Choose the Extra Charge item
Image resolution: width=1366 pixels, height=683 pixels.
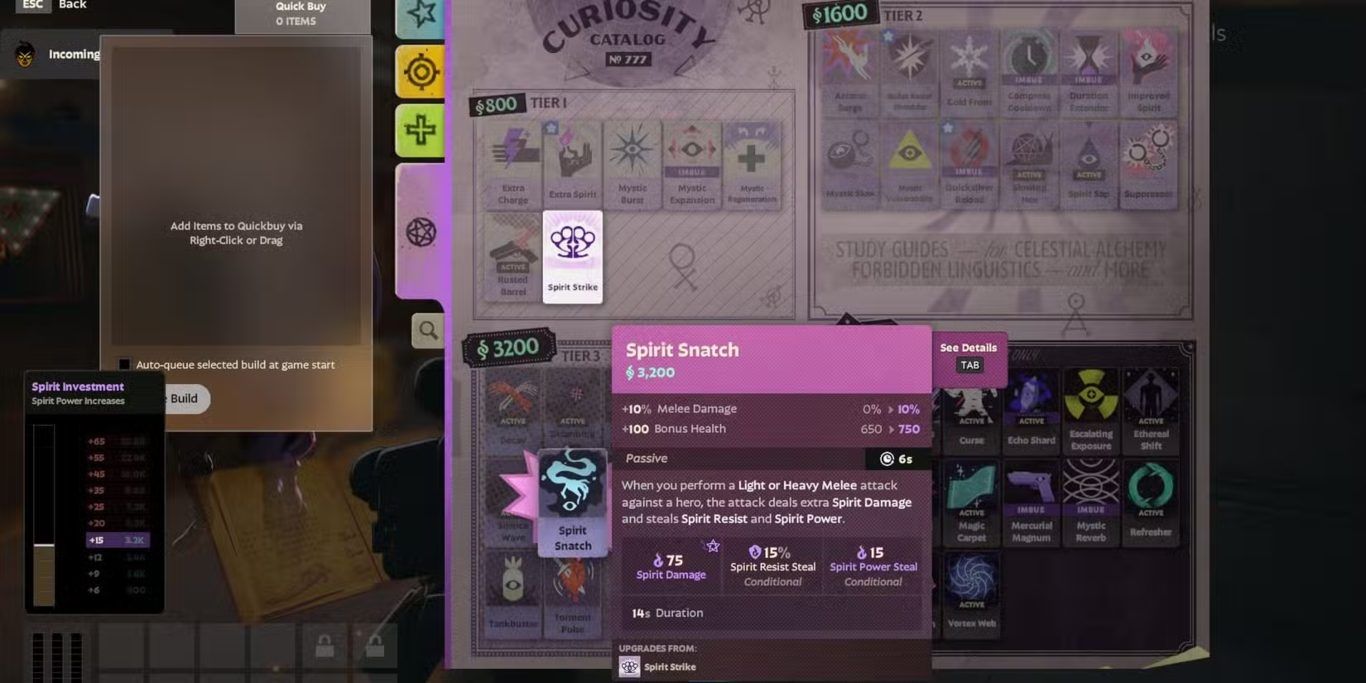pyautogui.click(x=513, y=165)
